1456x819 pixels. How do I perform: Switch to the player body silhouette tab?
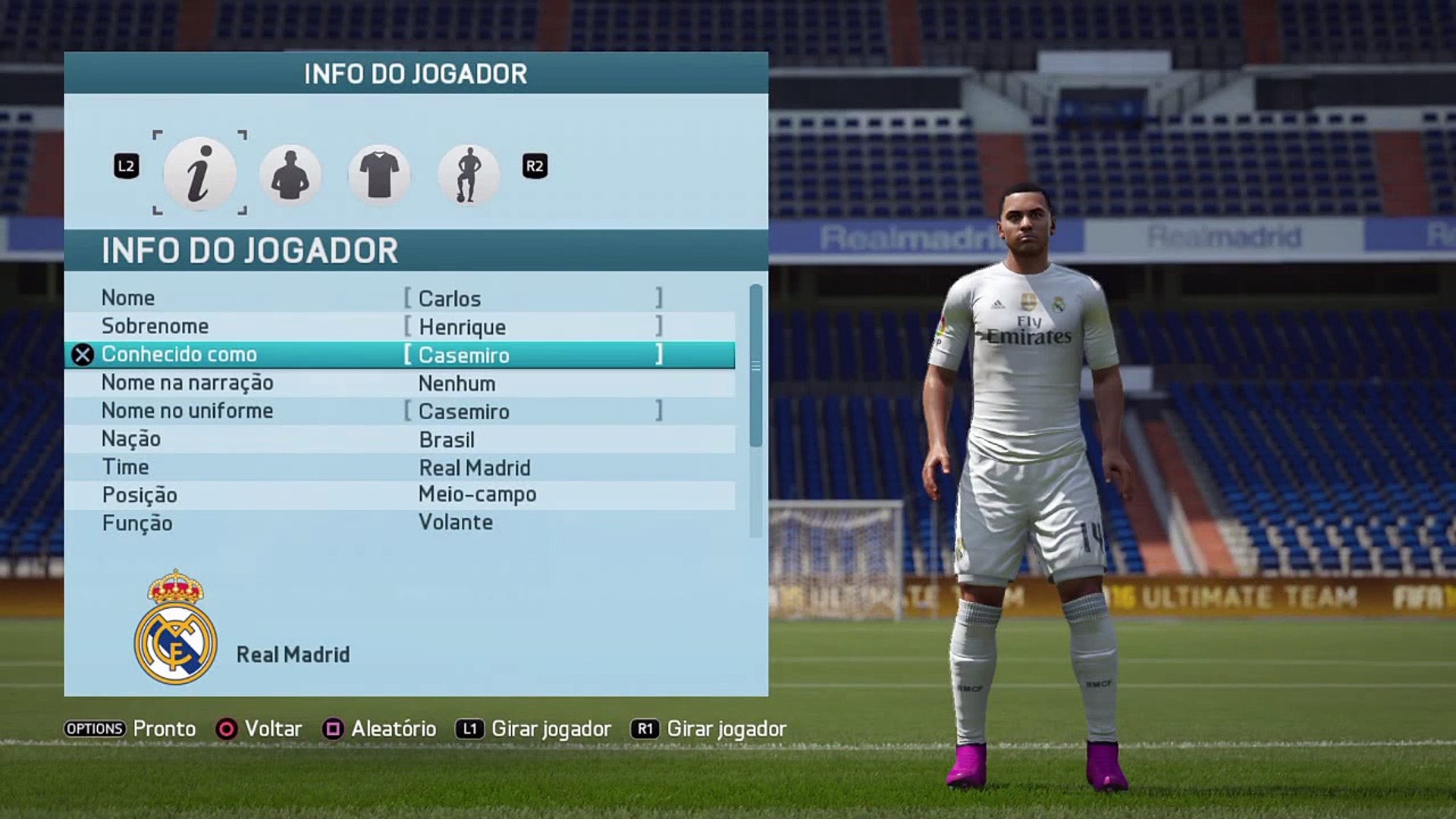coord(290,174)
